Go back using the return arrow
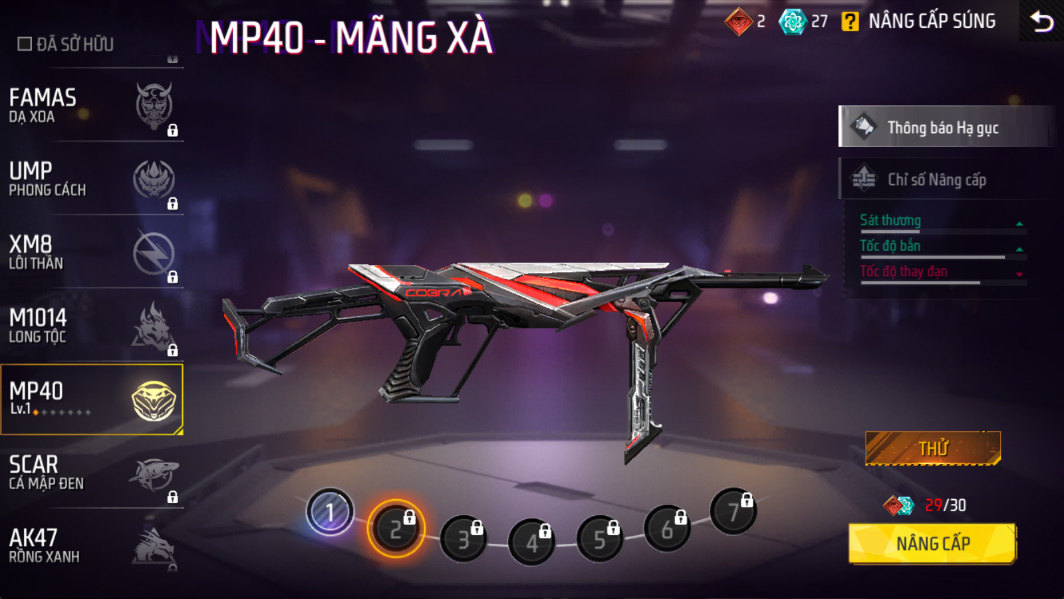The width and height of the screenshot is (1064, 599). [1041, 21]
